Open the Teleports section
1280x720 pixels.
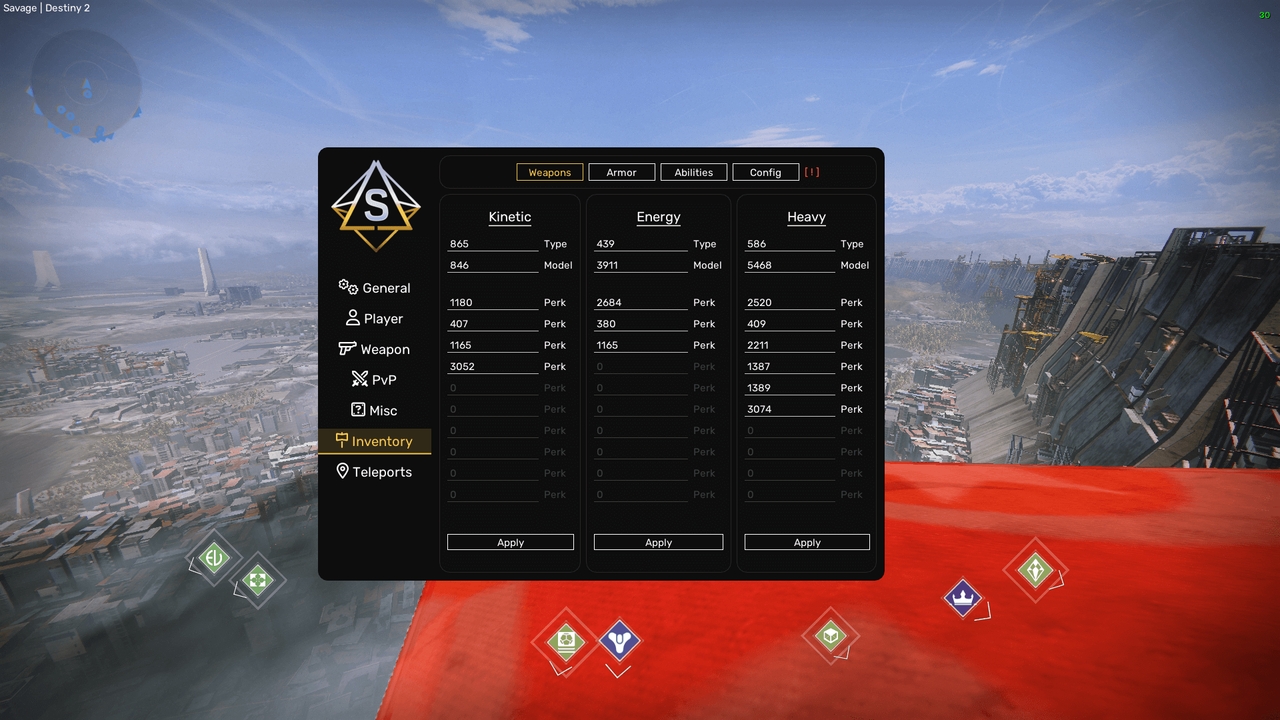coord(375,472)
